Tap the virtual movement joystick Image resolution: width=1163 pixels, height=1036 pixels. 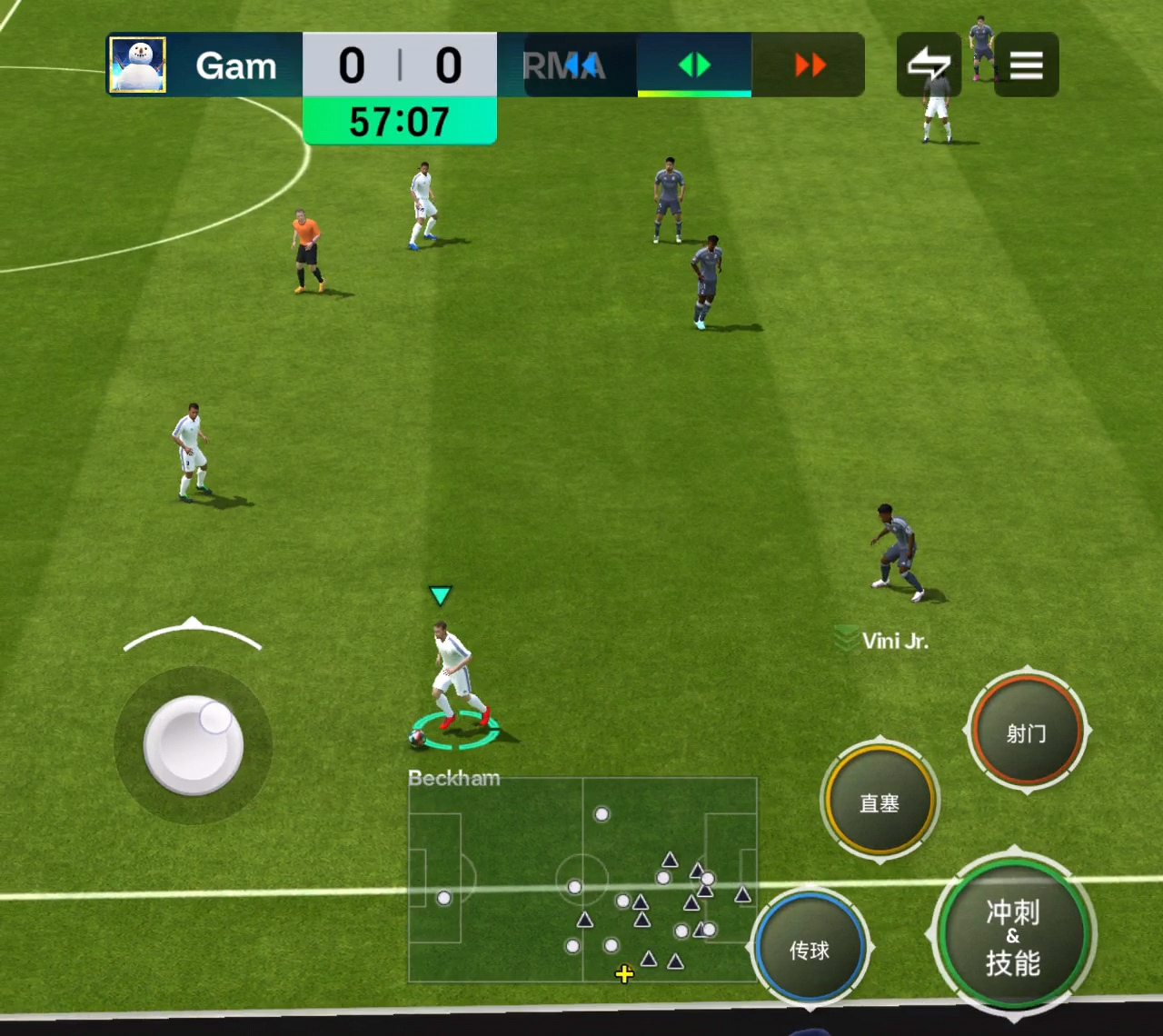[x=194, y=744]
